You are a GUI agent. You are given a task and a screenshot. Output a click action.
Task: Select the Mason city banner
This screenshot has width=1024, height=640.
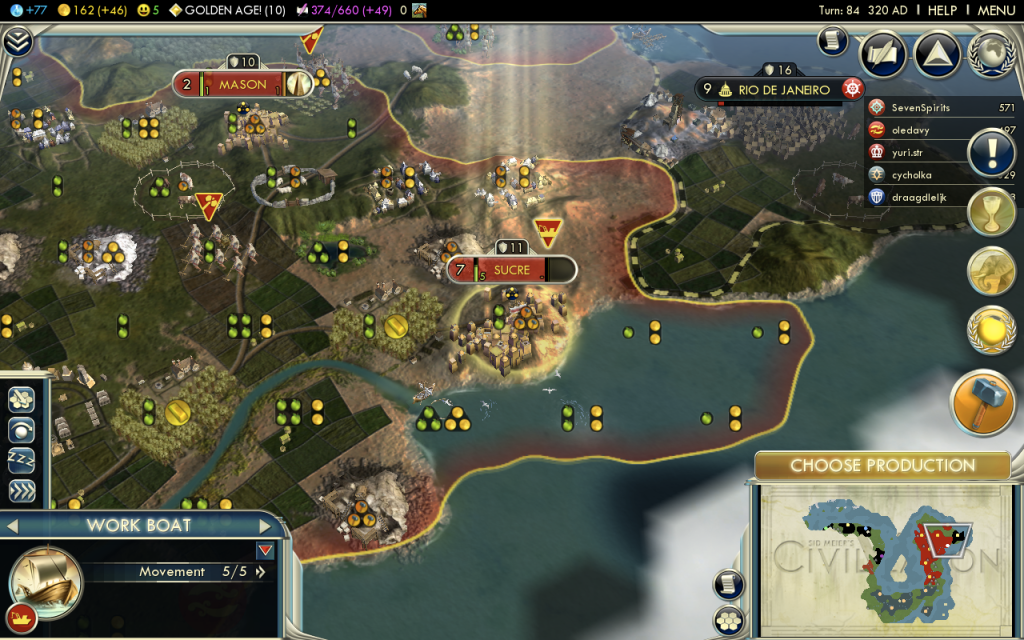(243, 84)
